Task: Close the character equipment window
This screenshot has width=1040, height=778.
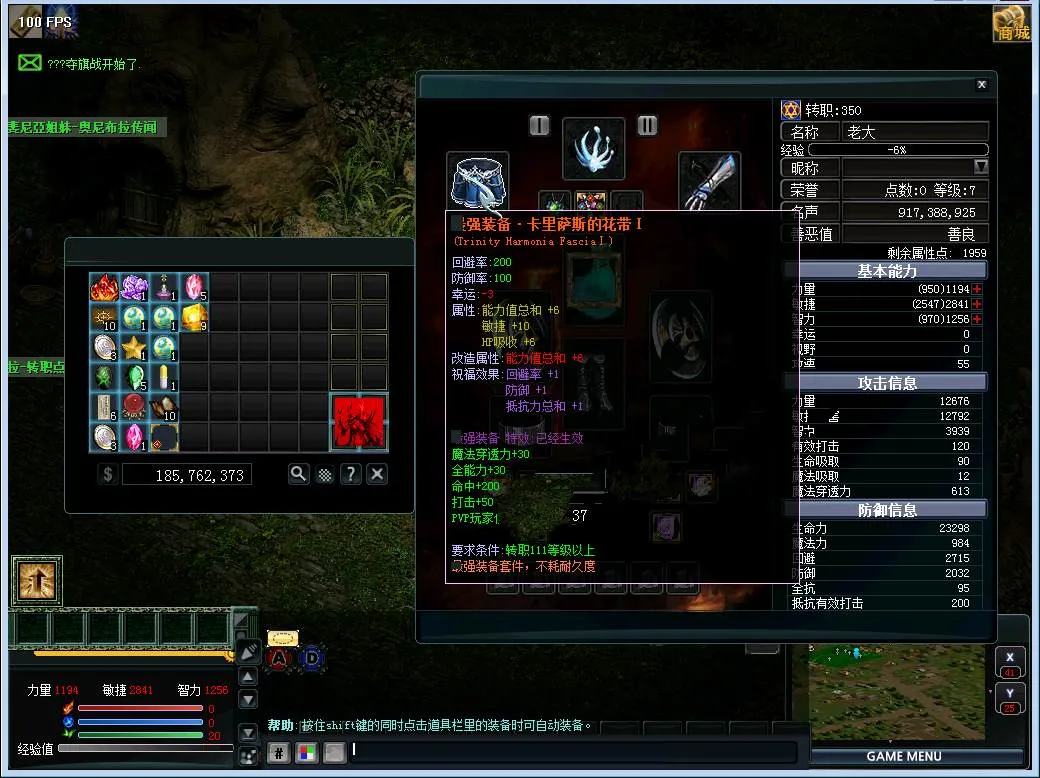Action: [x=981, y=85]
